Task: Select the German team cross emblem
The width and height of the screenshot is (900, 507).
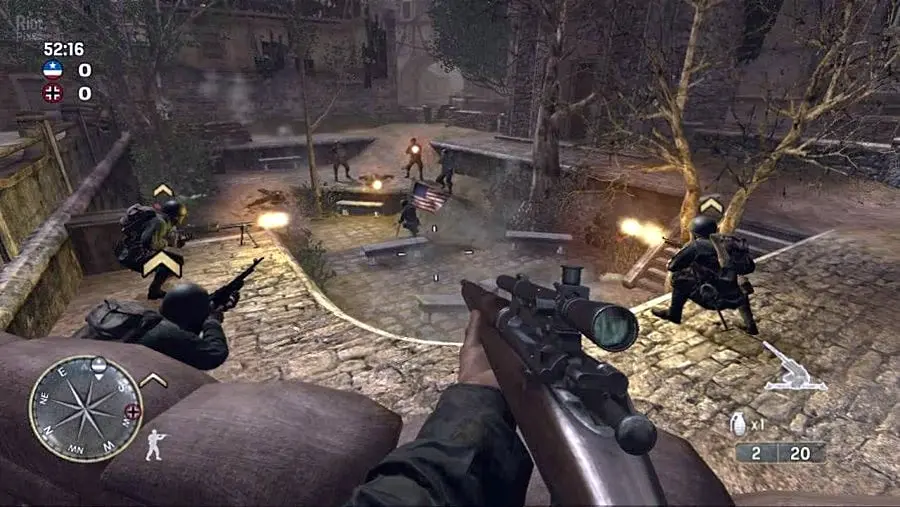Action: click(53, 93)
